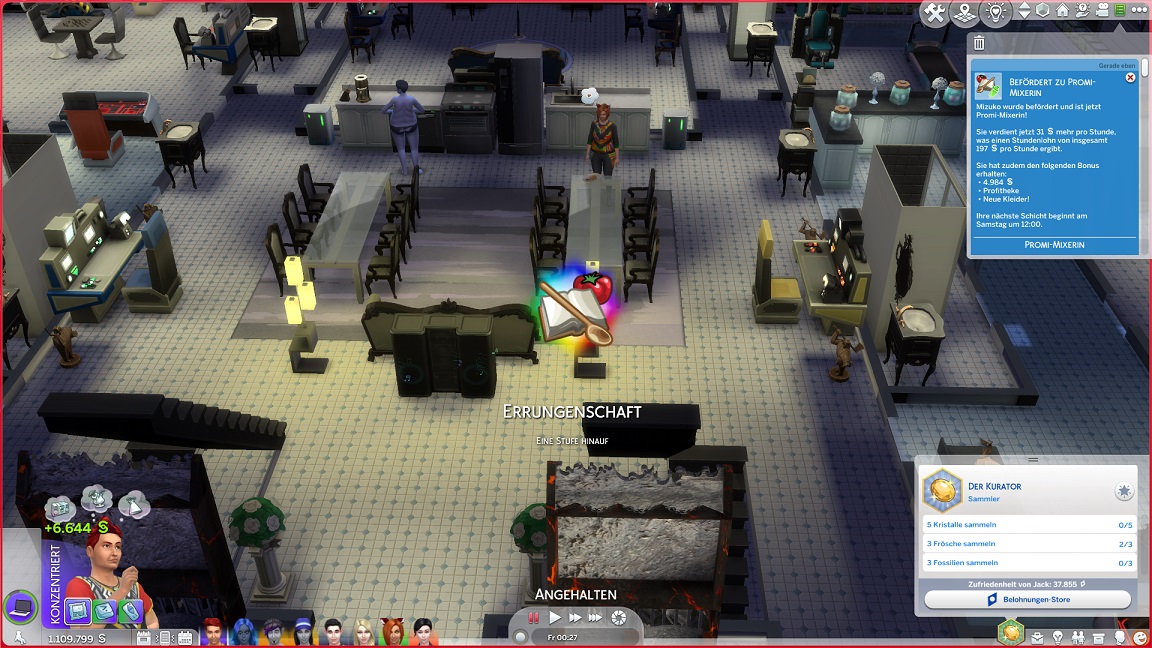Select the blue-skinned Sim portrait
The height and width of the screenshot is (648, 1152).
tap(245, 633)
